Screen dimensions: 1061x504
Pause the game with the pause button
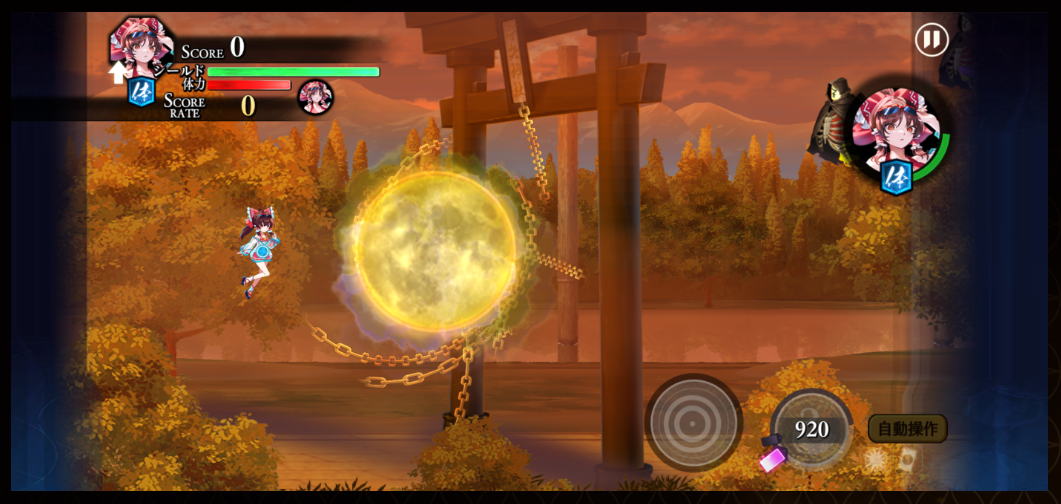931,40
